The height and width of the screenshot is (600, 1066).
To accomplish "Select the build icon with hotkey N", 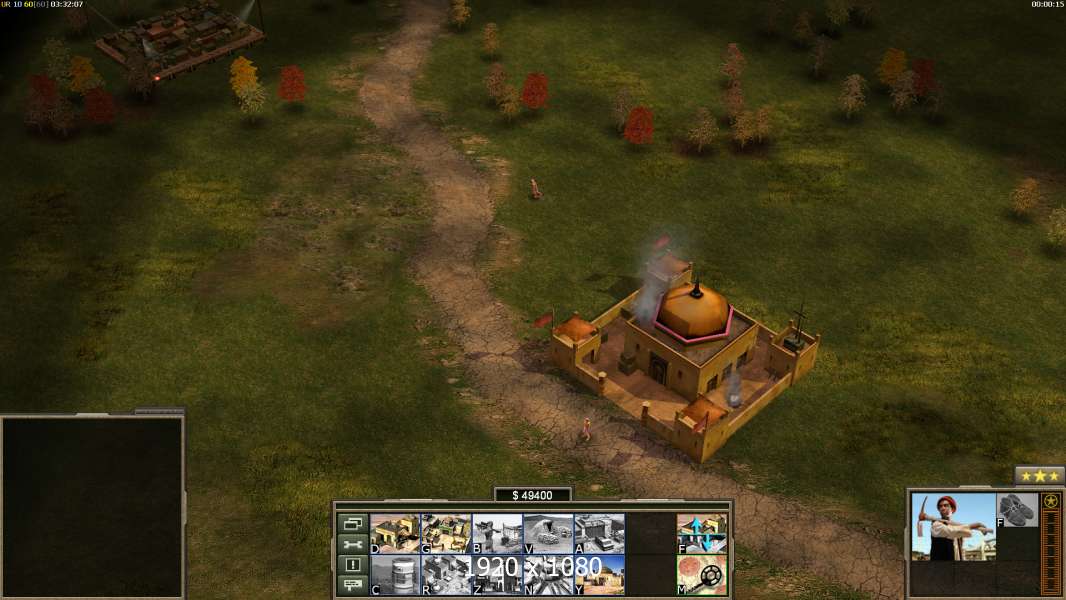I will [x=548, y=575].
